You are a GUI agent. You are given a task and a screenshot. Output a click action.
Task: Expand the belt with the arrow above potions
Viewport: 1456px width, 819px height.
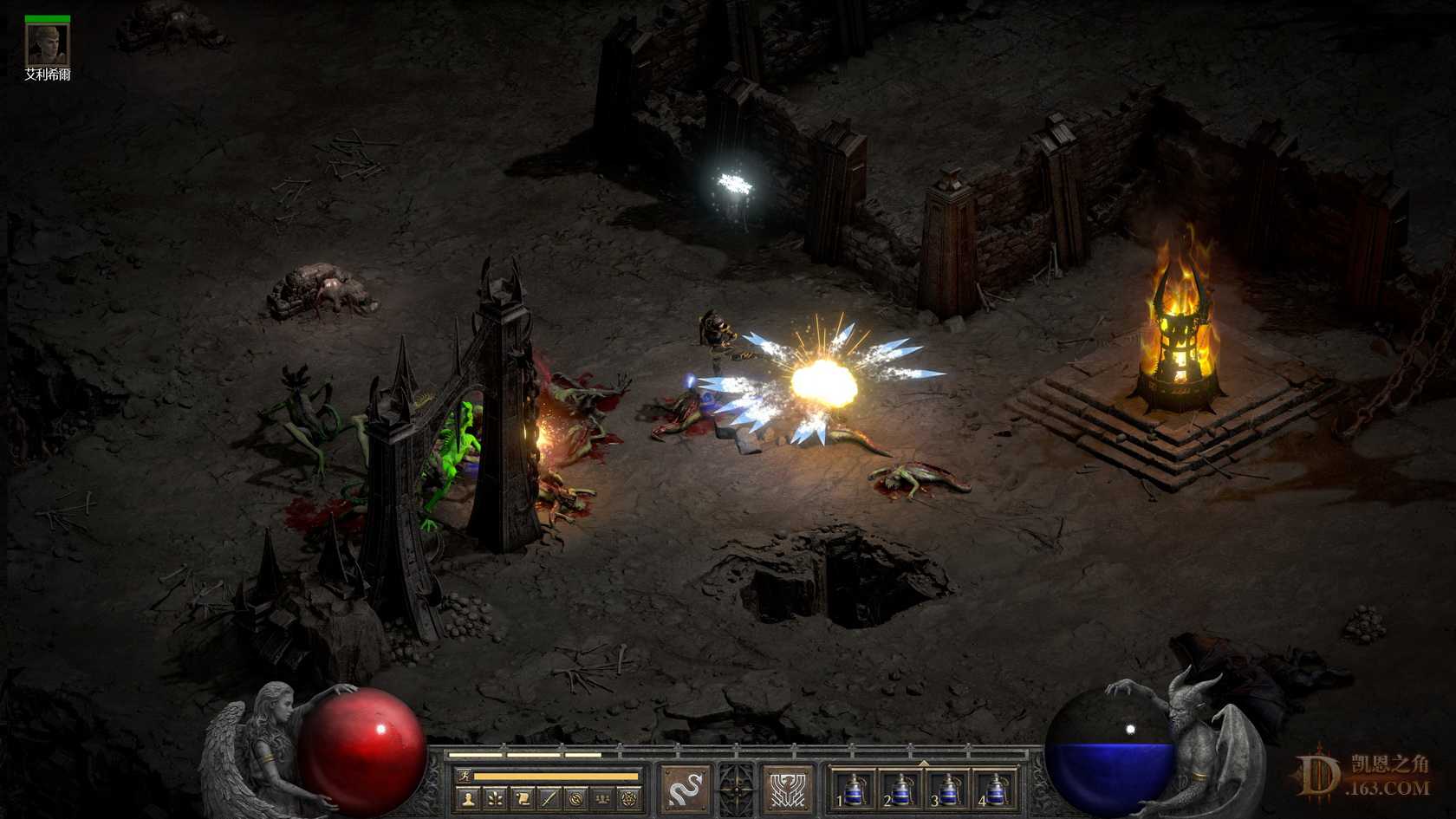click(x=924, y=764)
